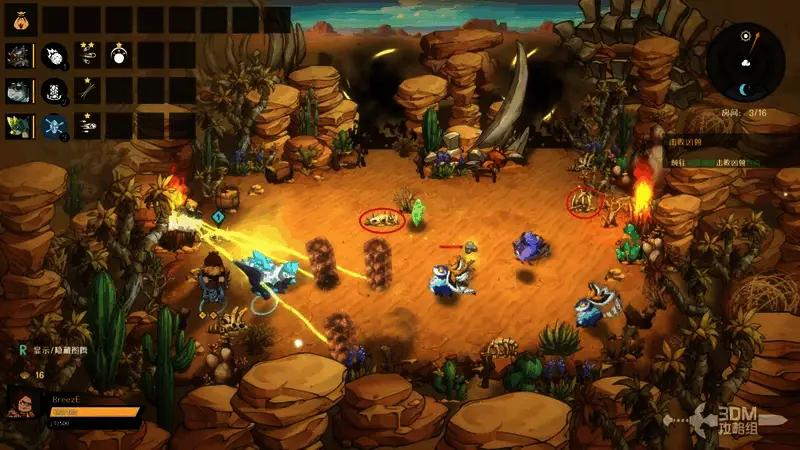This screenshot has width=800, height=450.
Task: Select the one-star dash trait icon
Action: [x=88, y=126]
